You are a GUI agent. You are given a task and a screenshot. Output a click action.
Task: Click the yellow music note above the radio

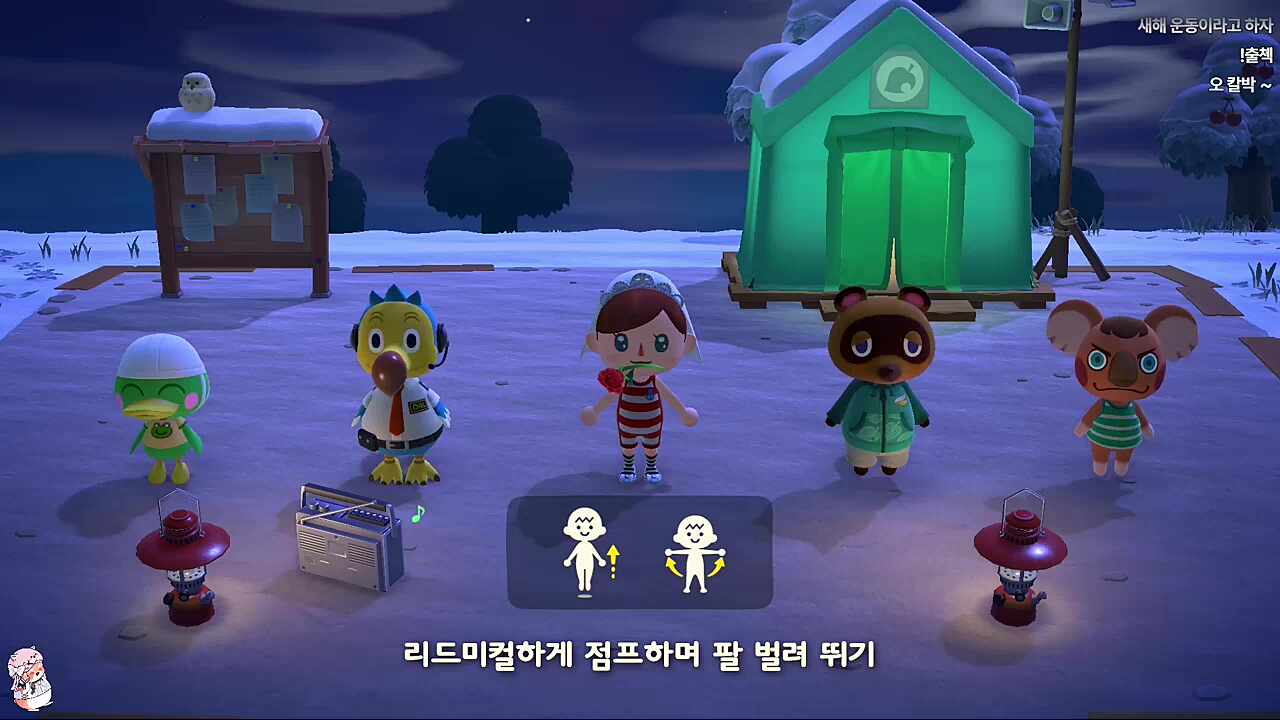[x=416, y=512]
